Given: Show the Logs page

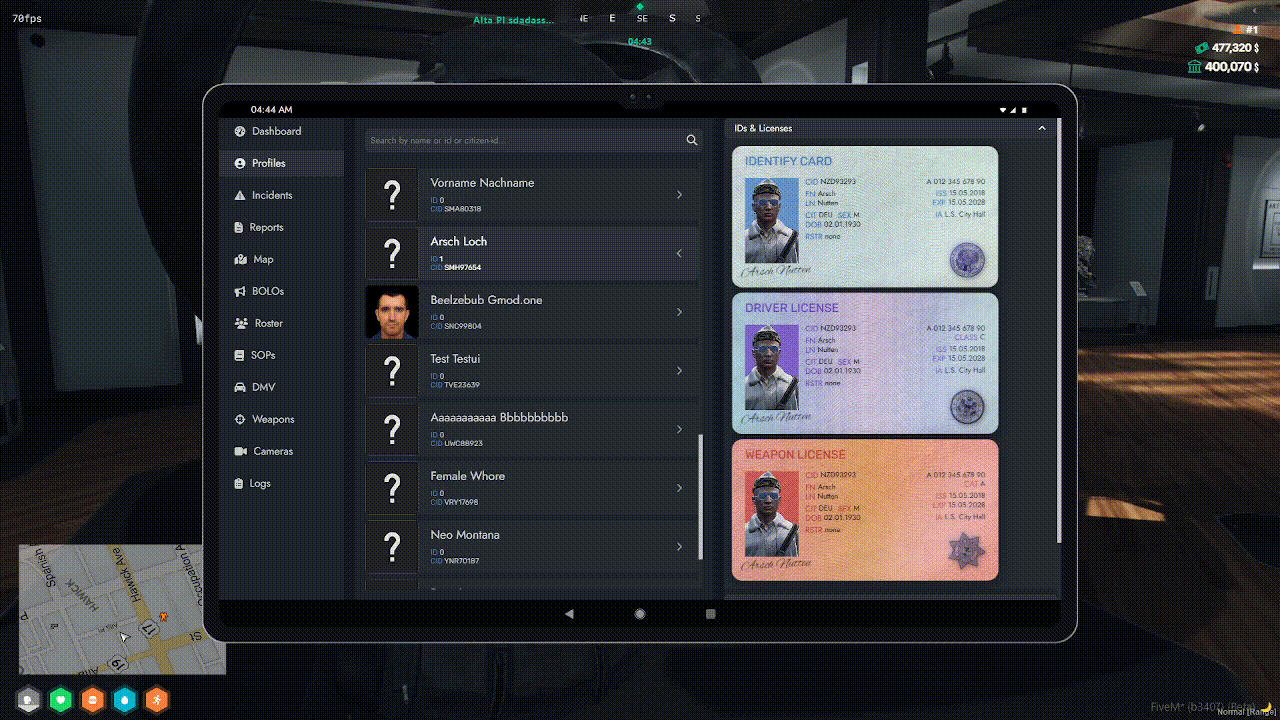Looking at the screenshot, I should 259,483.
